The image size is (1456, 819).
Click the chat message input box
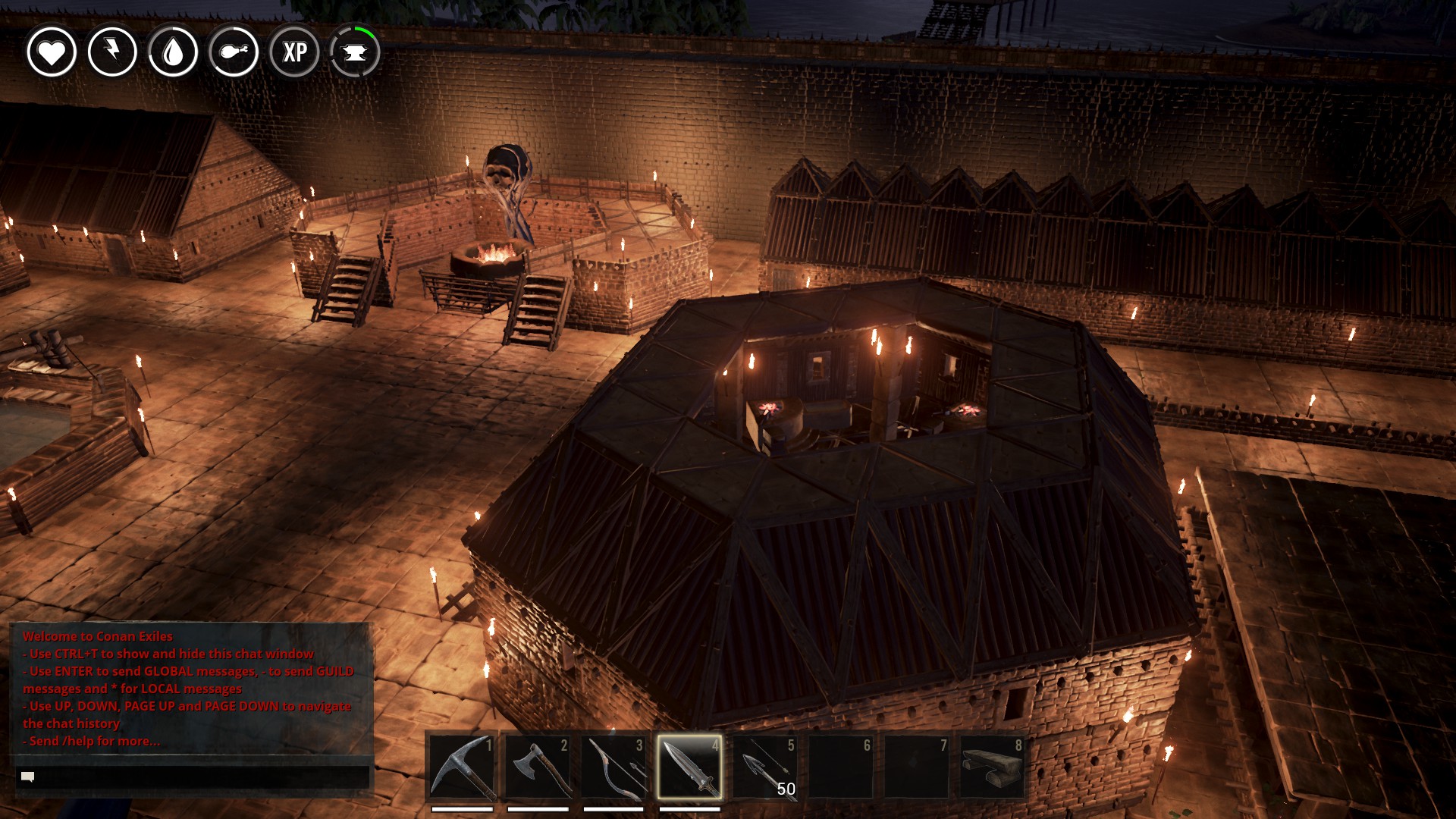[x=193, y=777]
